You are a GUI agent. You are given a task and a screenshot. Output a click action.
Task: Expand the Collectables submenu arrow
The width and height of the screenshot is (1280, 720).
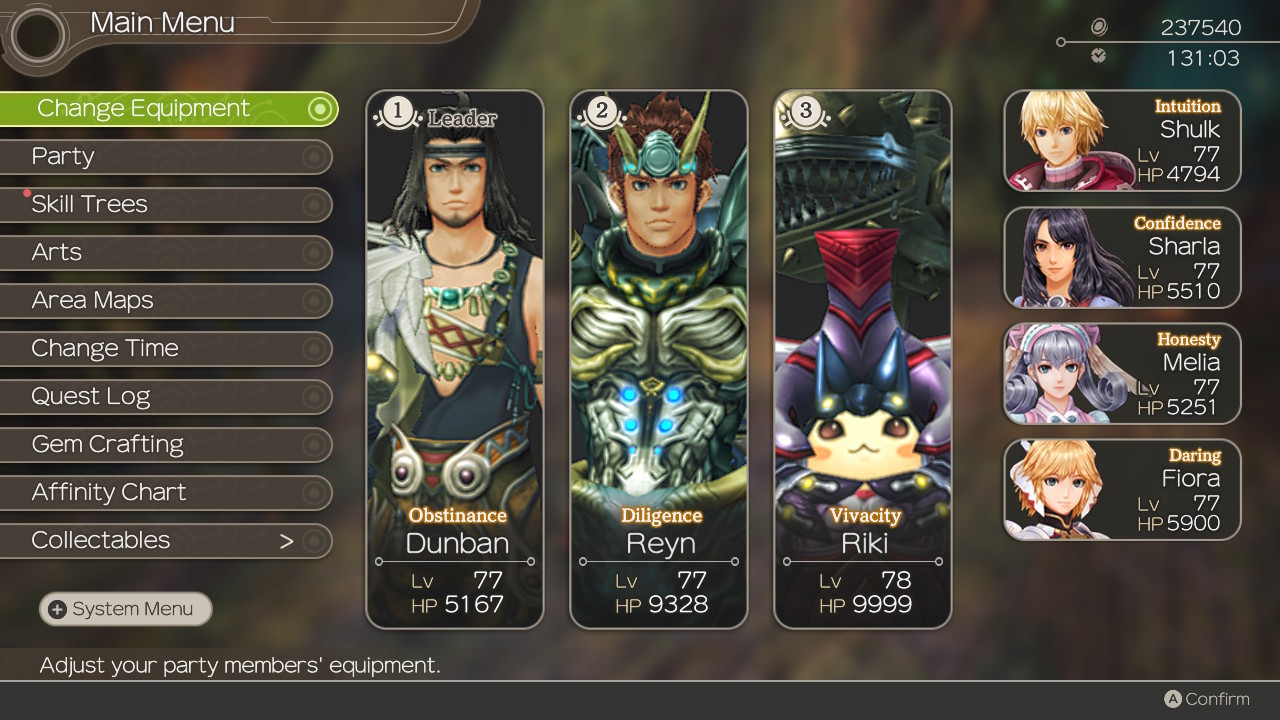(x=287, y=540)
